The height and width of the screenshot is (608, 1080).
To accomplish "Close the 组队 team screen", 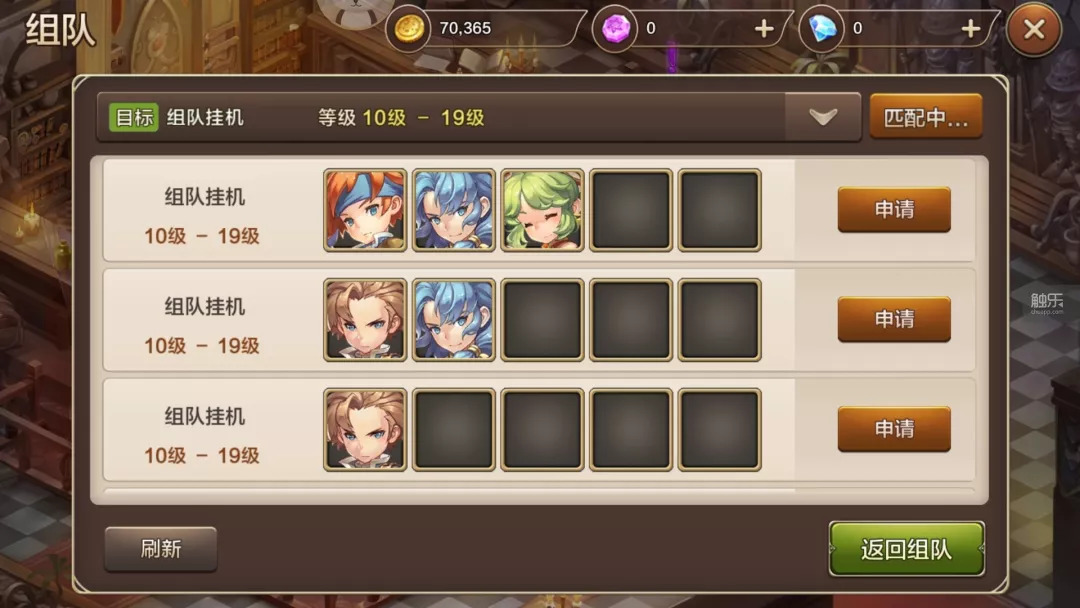I will (x=1034, y=30).
